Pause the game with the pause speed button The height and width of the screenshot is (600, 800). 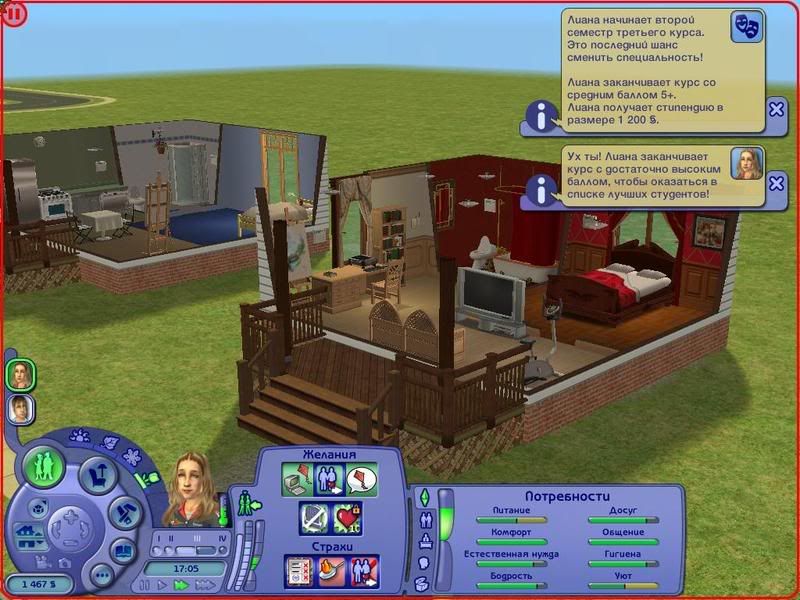coord(146,584)
